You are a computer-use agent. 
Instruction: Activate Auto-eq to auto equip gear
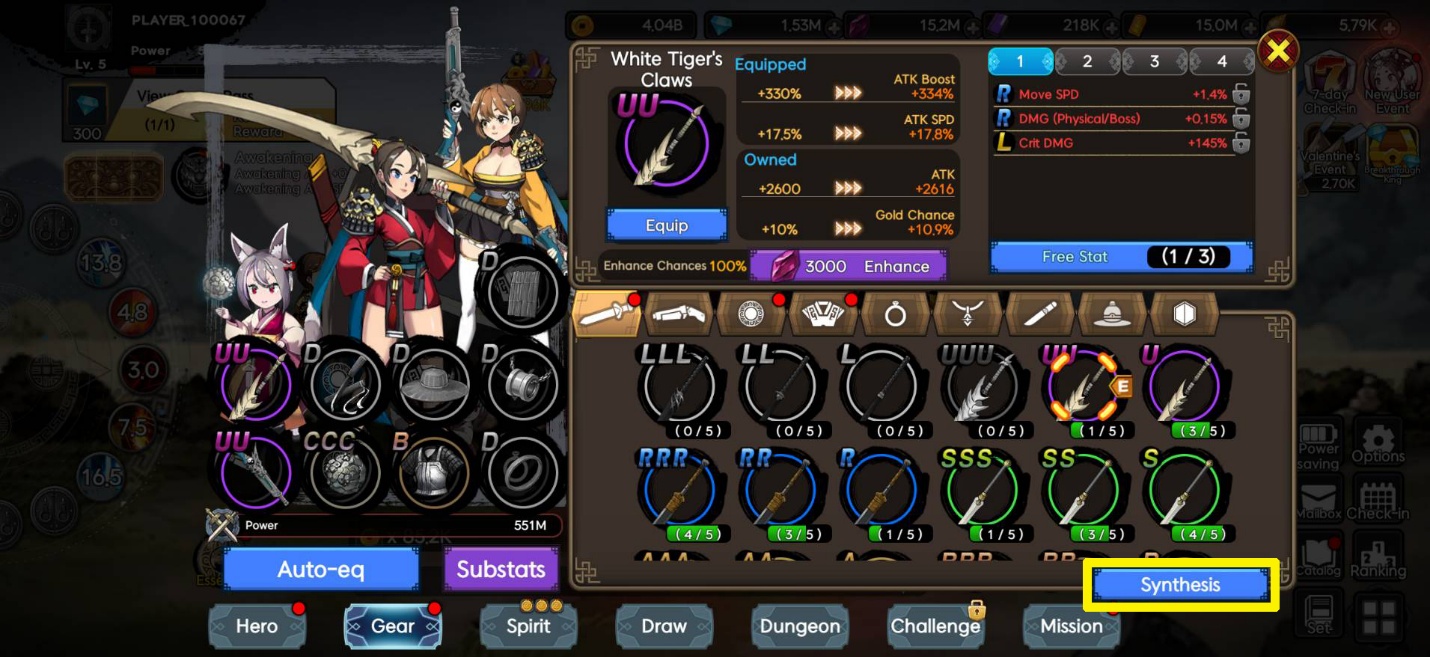click(x=320, y=570)
